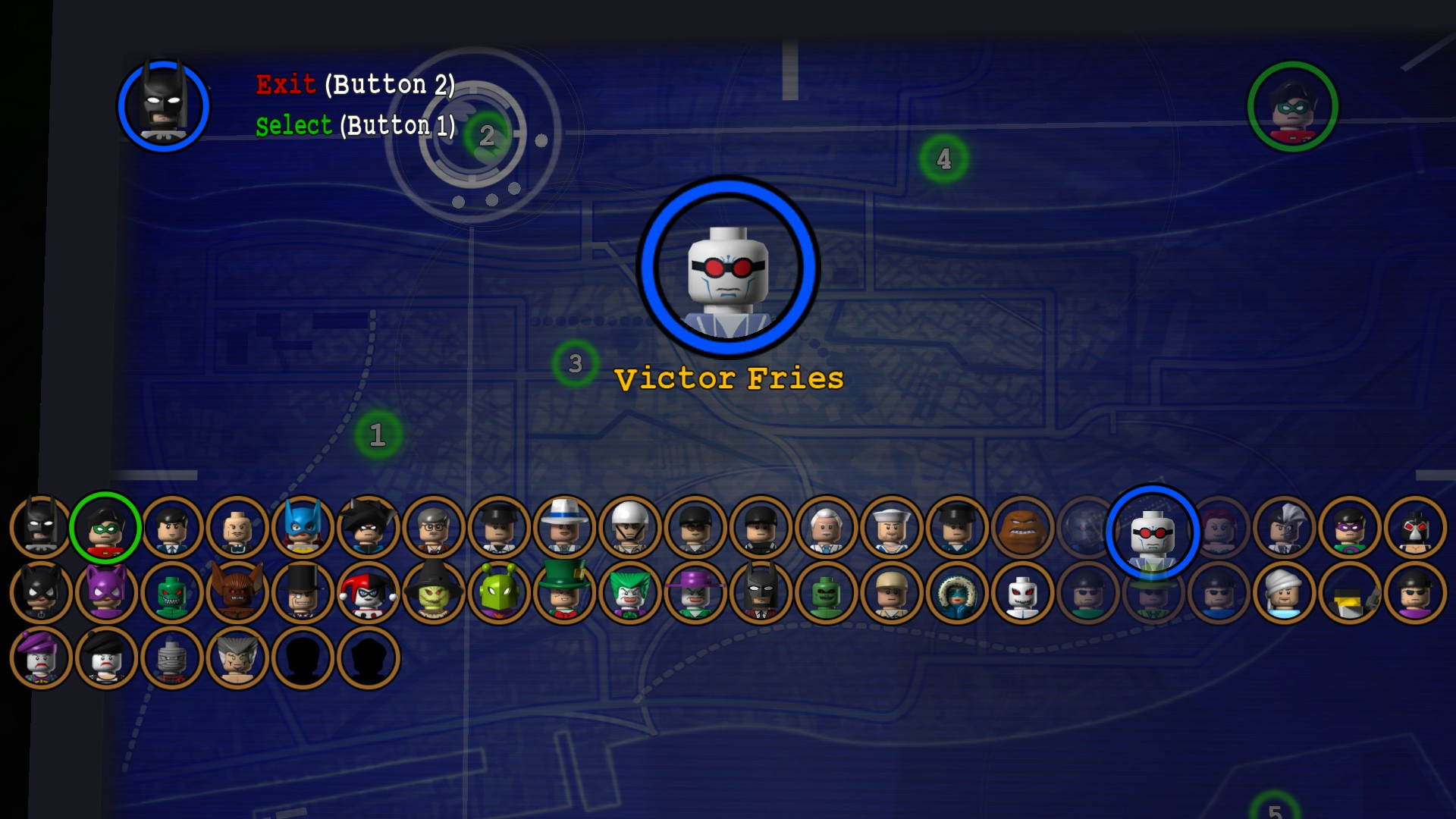Choose The Joker character head
Screen dimensions: 1456x819
coord(629,594)
